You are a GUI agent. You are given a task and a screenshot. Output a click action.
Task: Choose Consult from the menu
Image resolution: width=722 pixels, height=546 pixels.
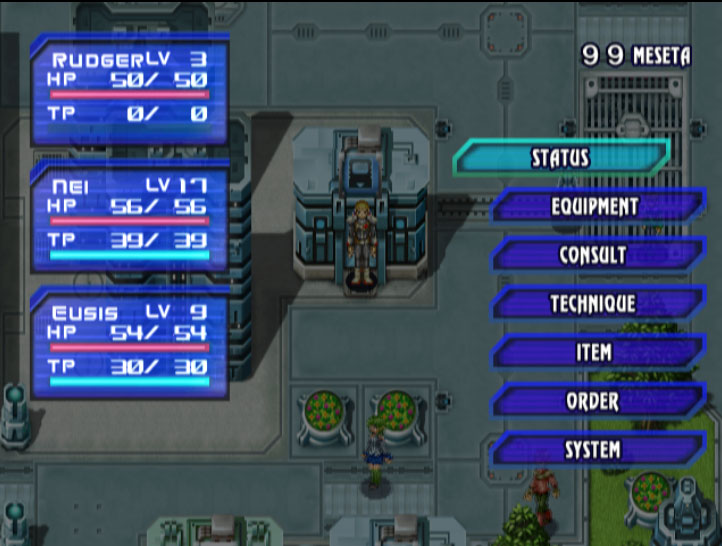pos(594,255)
